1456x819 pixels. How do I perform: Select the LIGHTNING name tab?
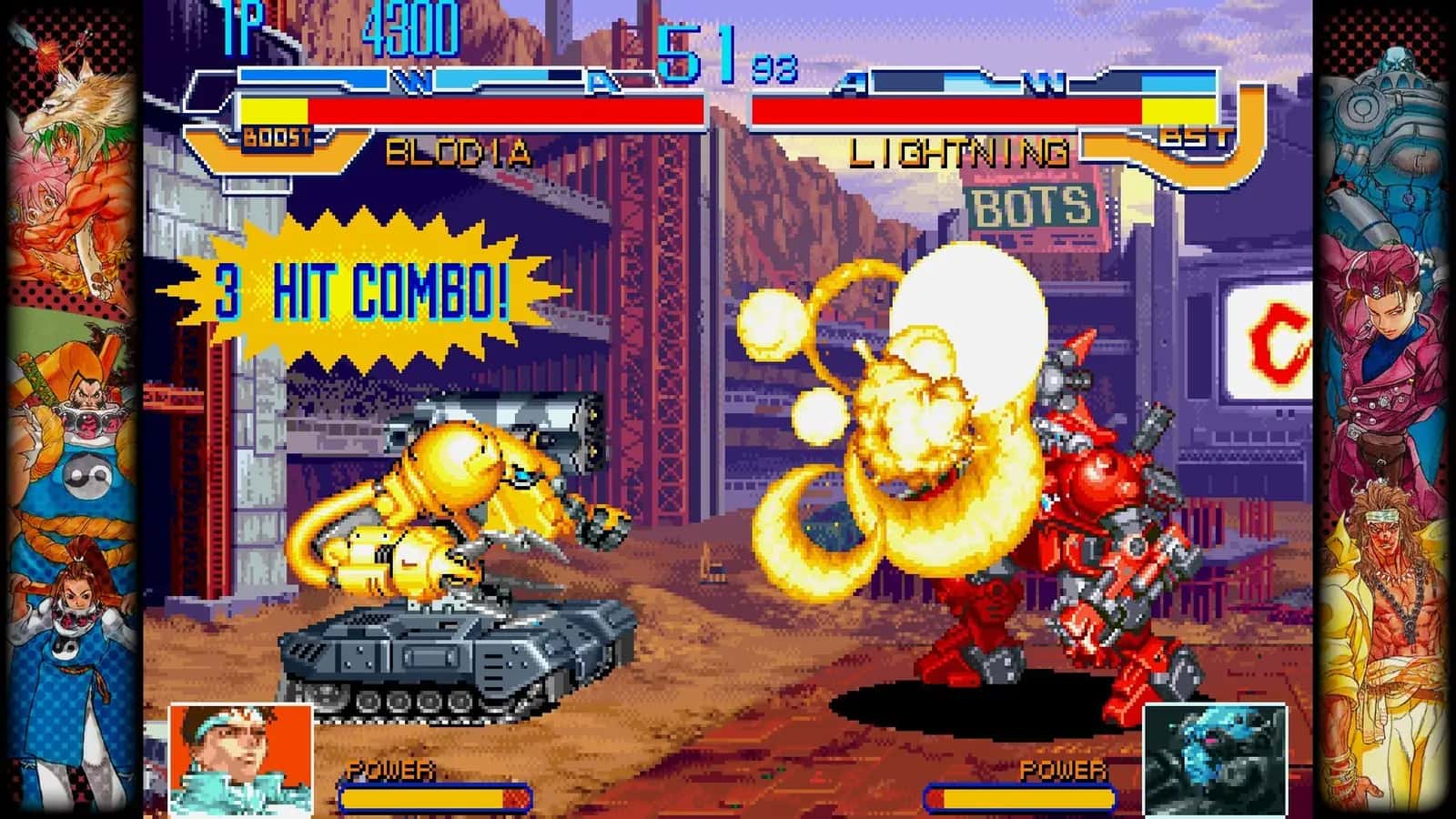960,151
